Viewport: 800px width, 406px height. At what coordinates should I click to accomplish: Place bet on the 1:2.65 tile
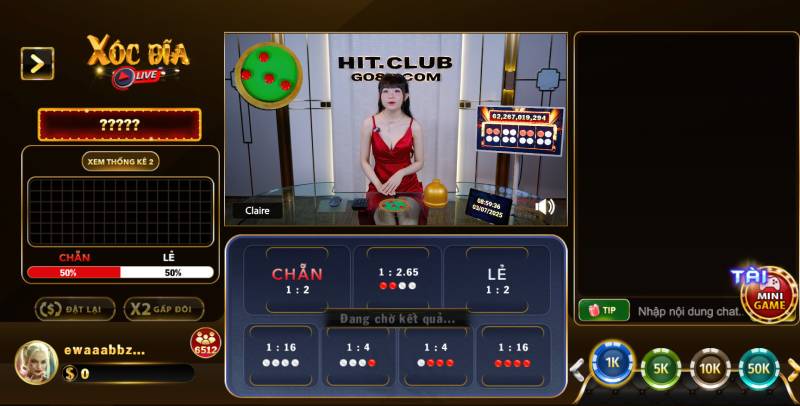point(397,278)
